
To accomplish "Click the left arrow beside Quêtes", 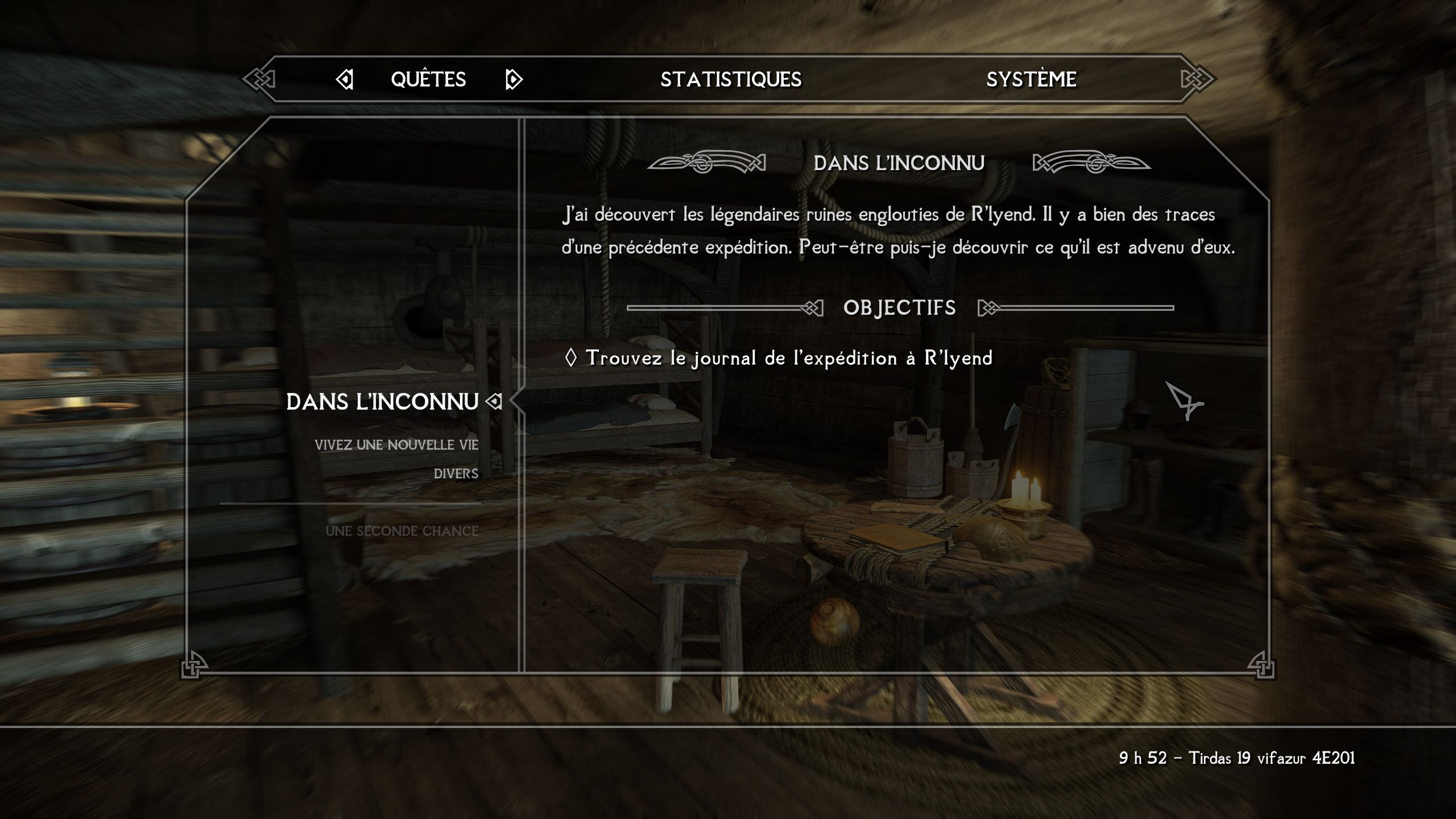I will [x=345, y=80].
